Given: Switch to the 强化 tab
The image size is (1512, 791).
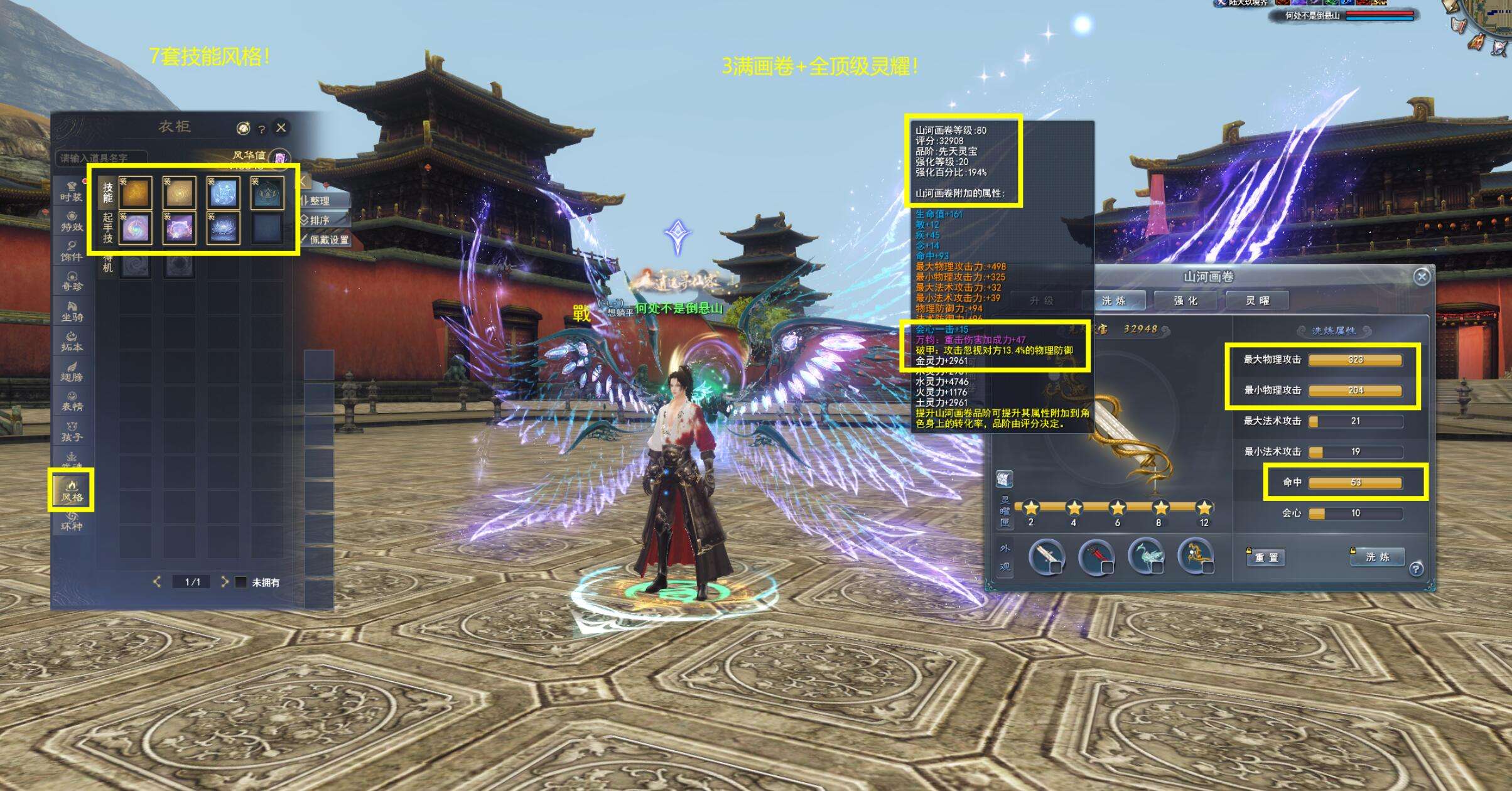Looking at the screenshot, I should pyautogui.click(x=1185, y=301).
